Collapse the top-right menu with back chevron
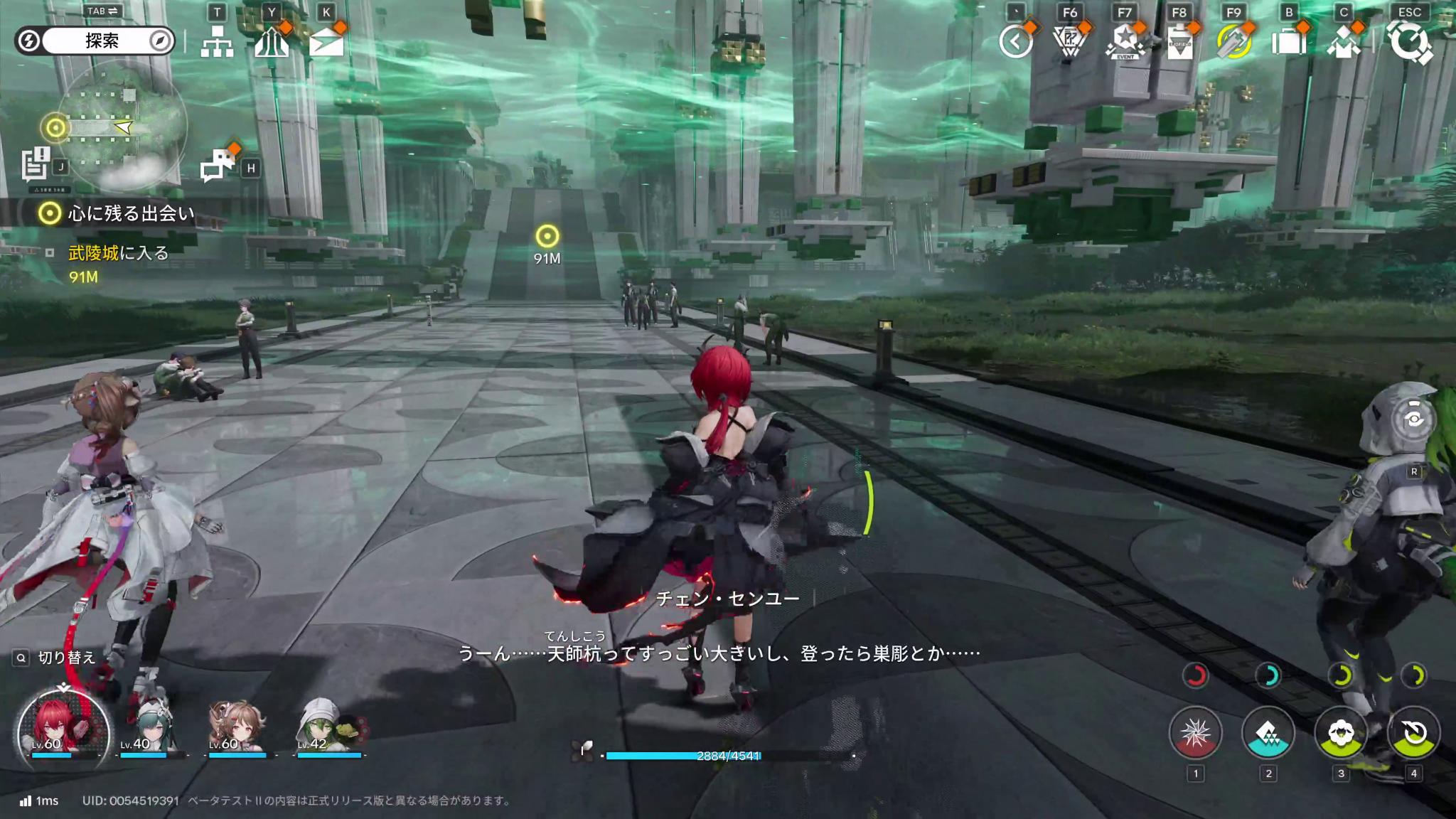The width and height of the screenshot is (1456, 819). point(1017,41)
